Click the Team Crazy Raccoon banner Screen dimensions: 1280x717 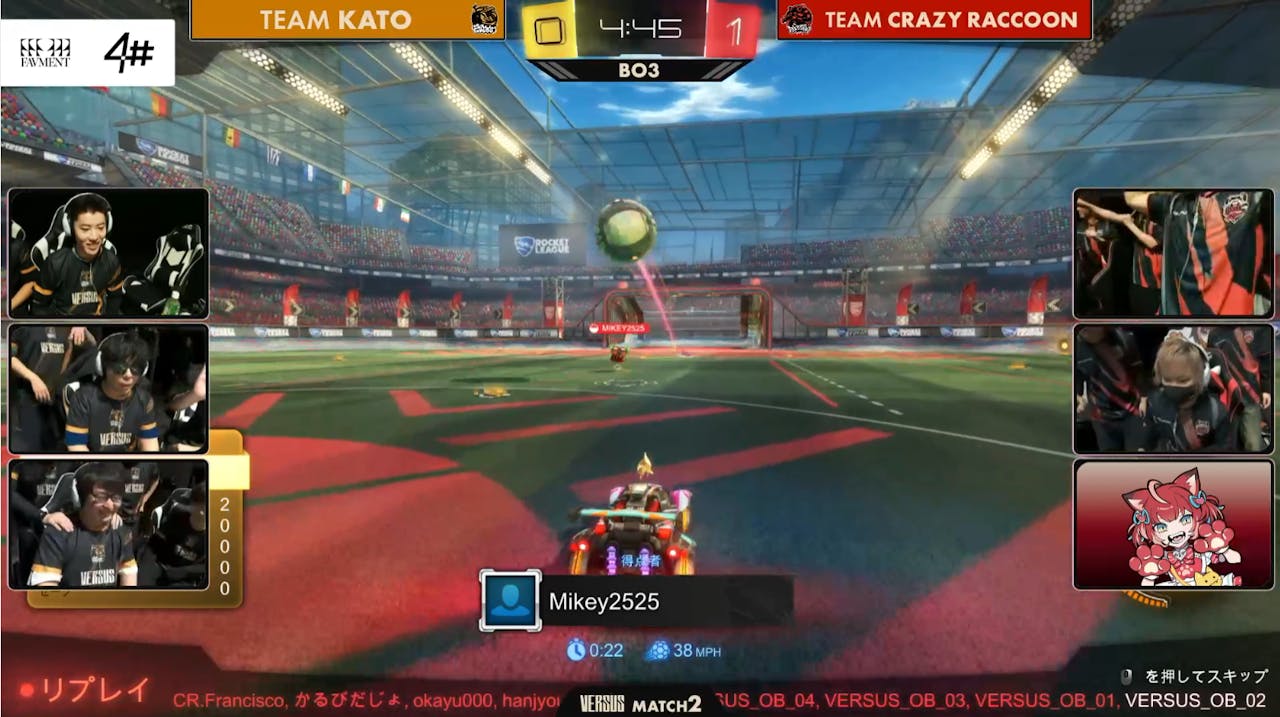(934, 20)
